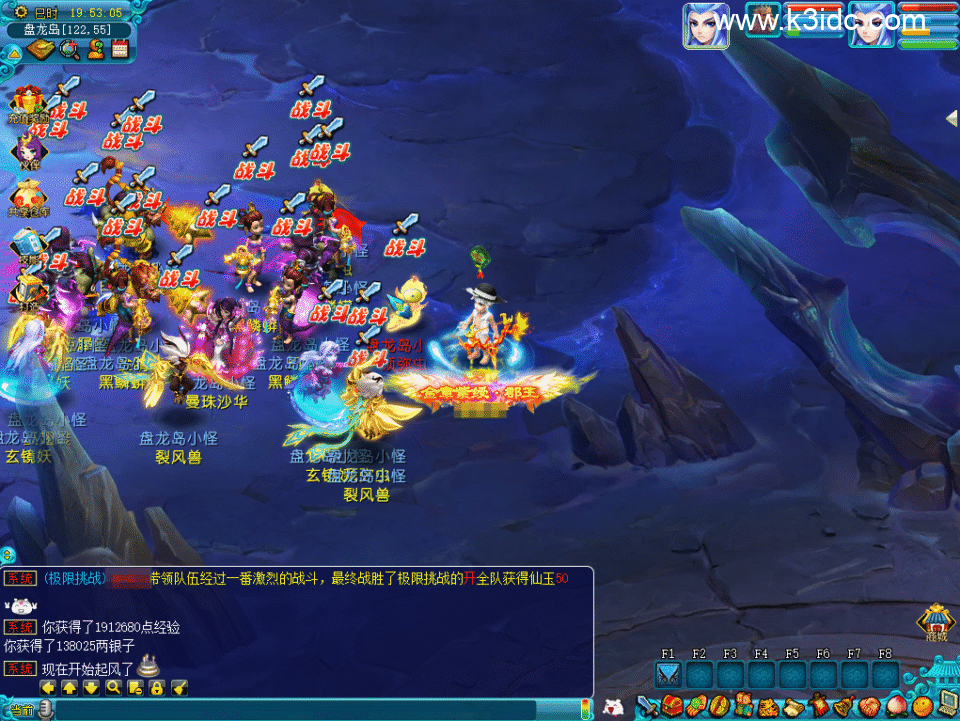Open the 充值奖励 gift box icon

(27, 103)
